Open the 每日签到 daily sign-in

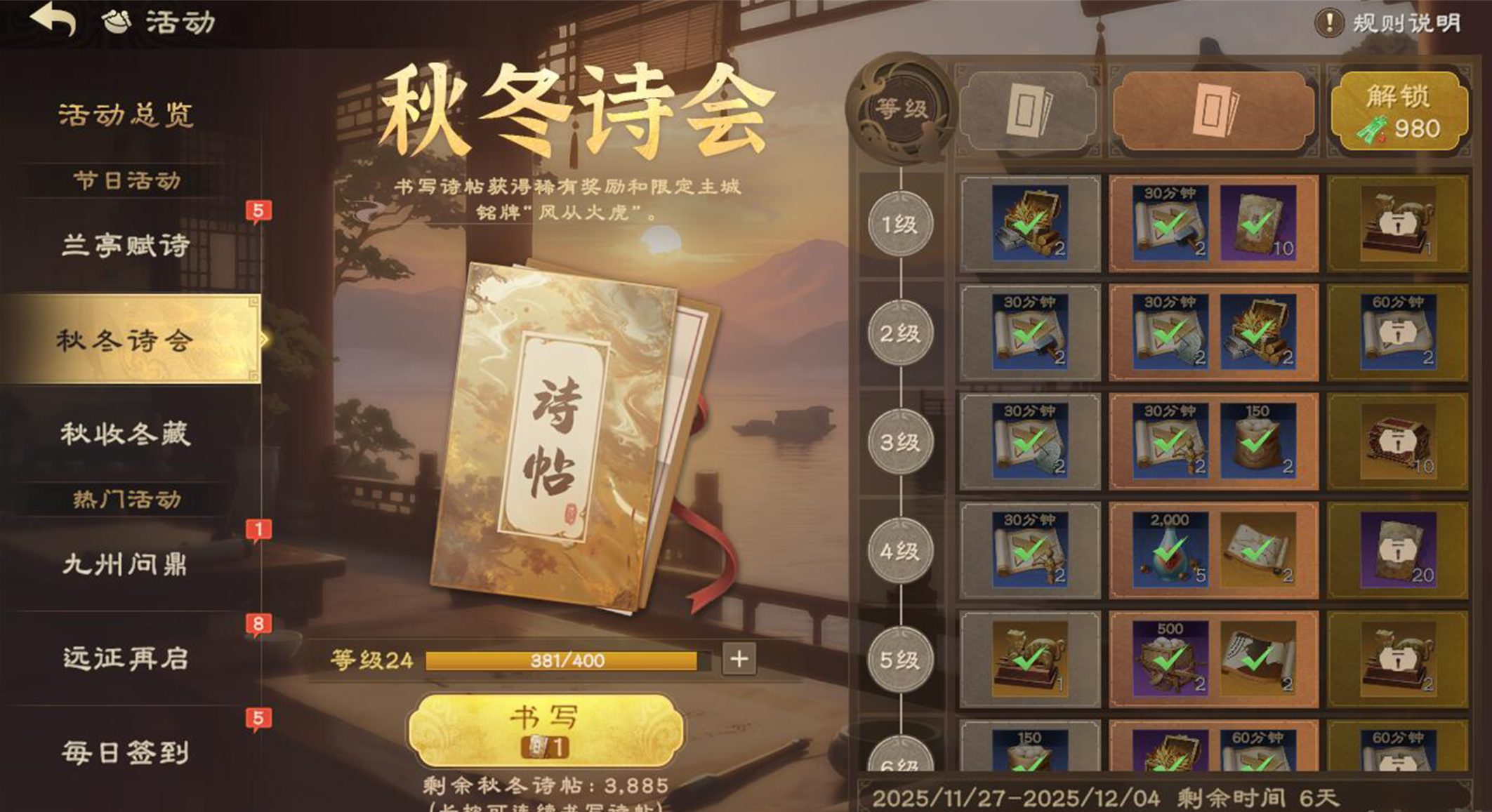[x=126, y=752]
